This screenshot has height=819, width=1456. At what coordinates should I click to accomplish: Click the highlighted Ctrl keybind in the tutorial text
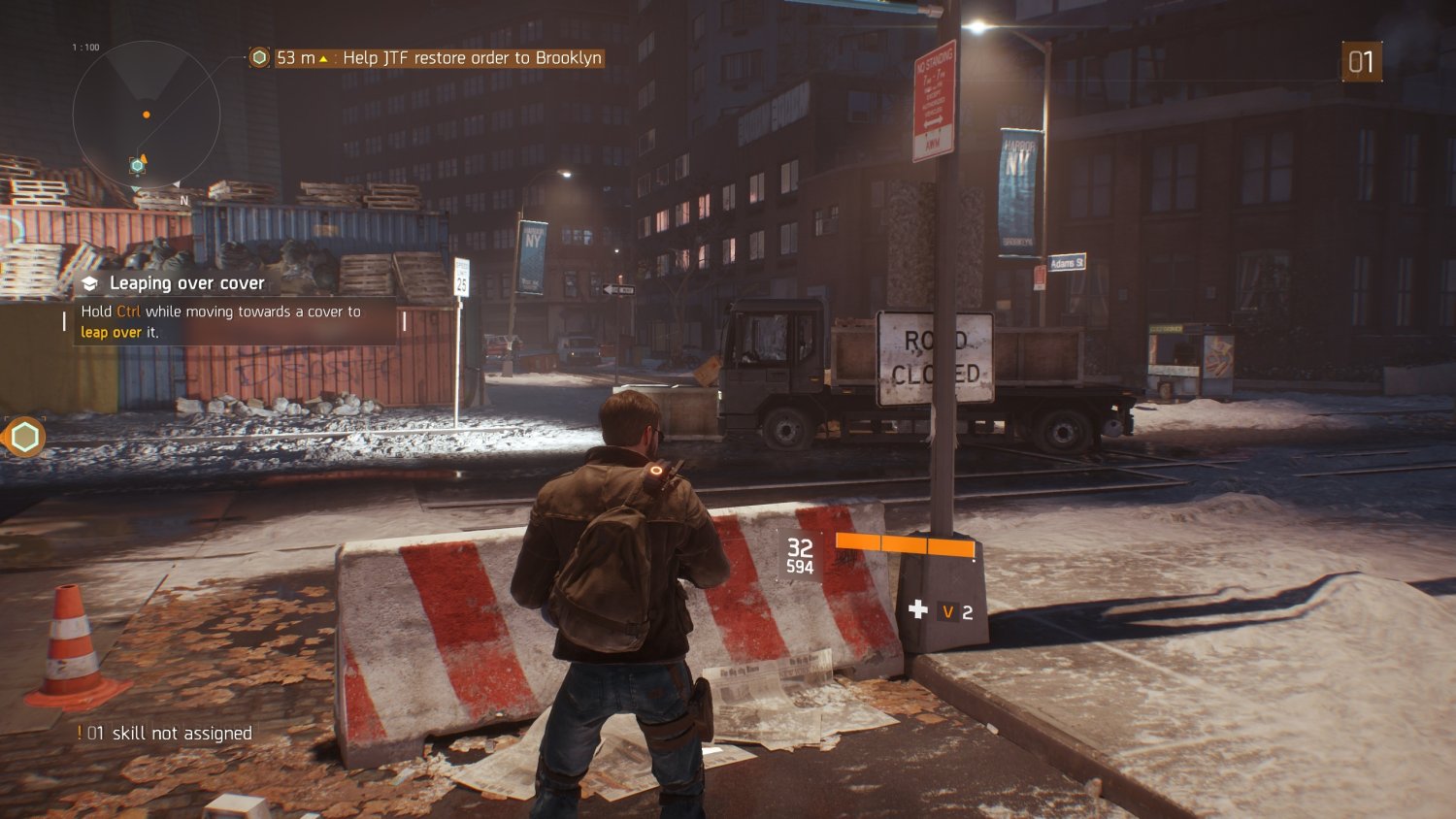point(130,311)
